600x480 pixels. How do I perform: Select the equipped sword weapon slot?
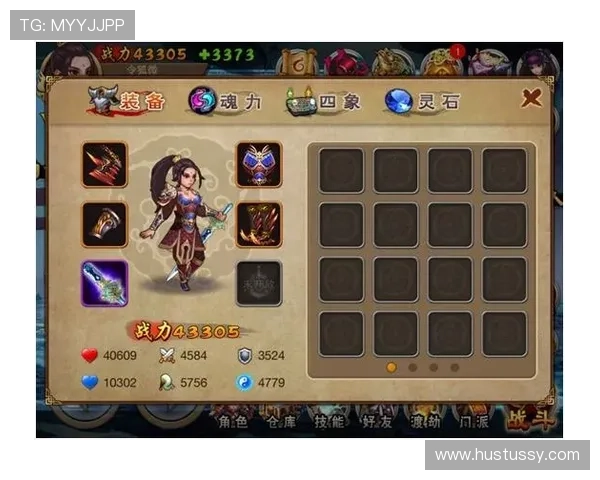tap(104, 283)
